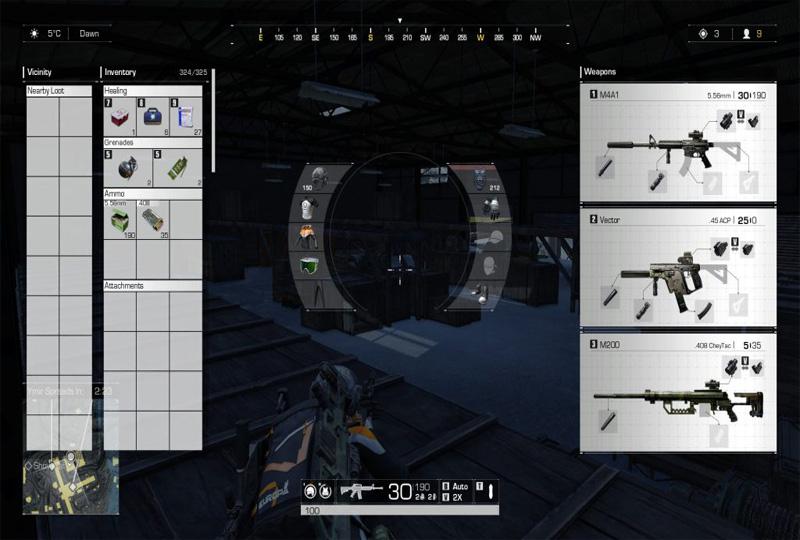Select the red first aid kit slot

click(120, 116)
